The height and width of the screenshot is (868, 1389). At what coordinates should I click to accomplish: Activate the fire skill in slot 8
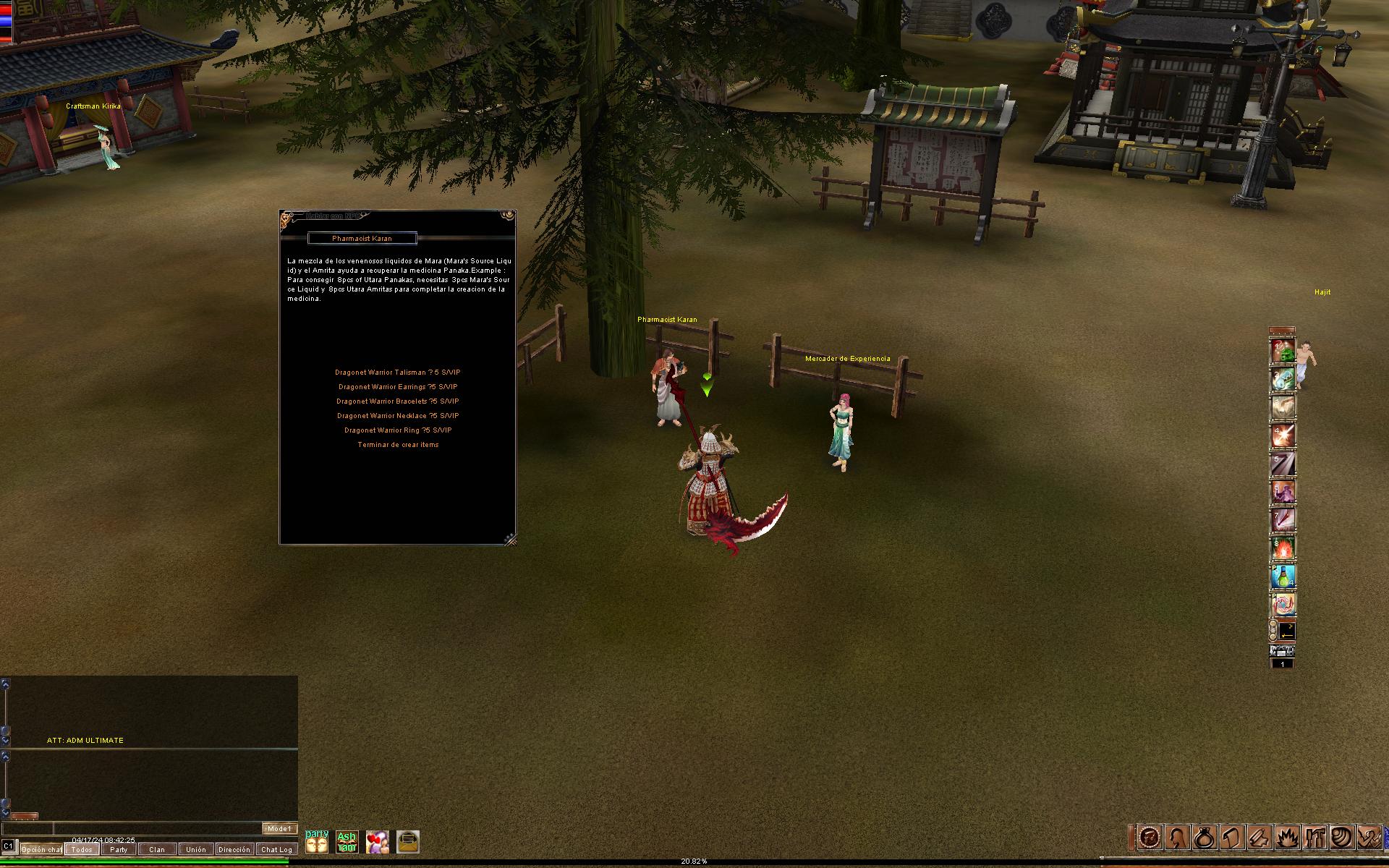tap(1283, 549)
